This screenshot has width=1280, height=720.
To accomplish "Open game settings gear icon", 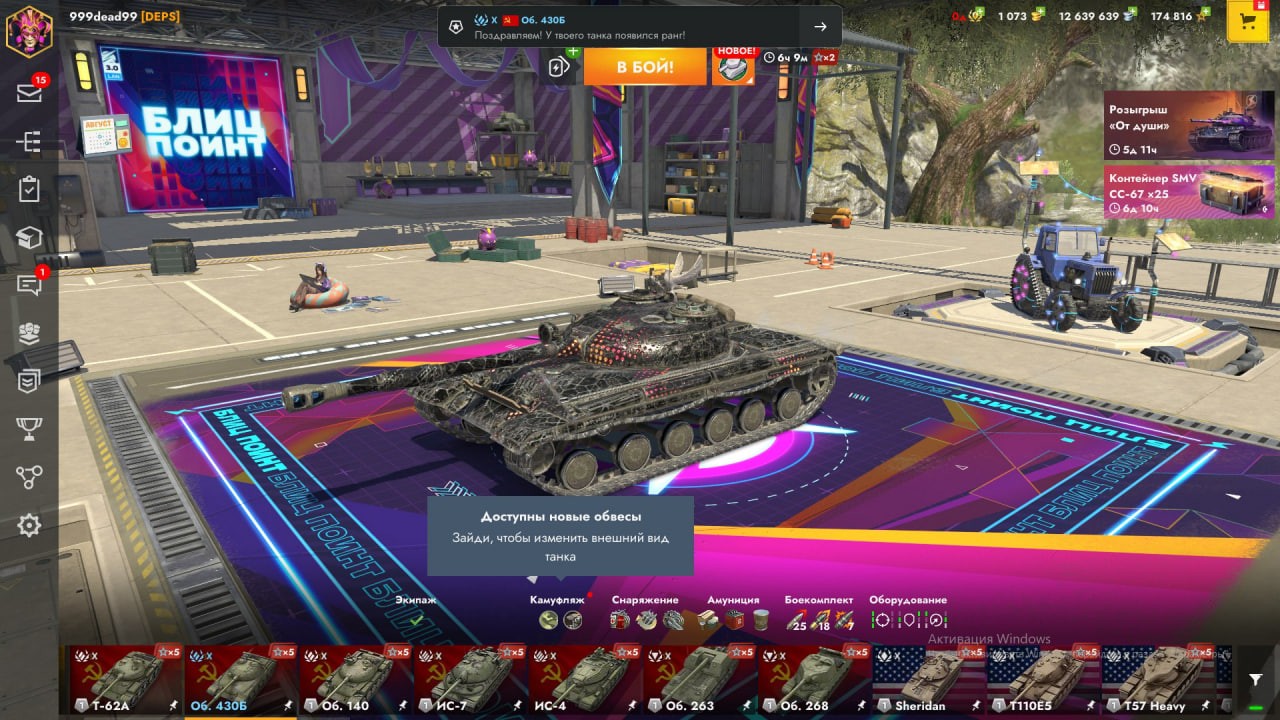I will click(x=29, y=525).
